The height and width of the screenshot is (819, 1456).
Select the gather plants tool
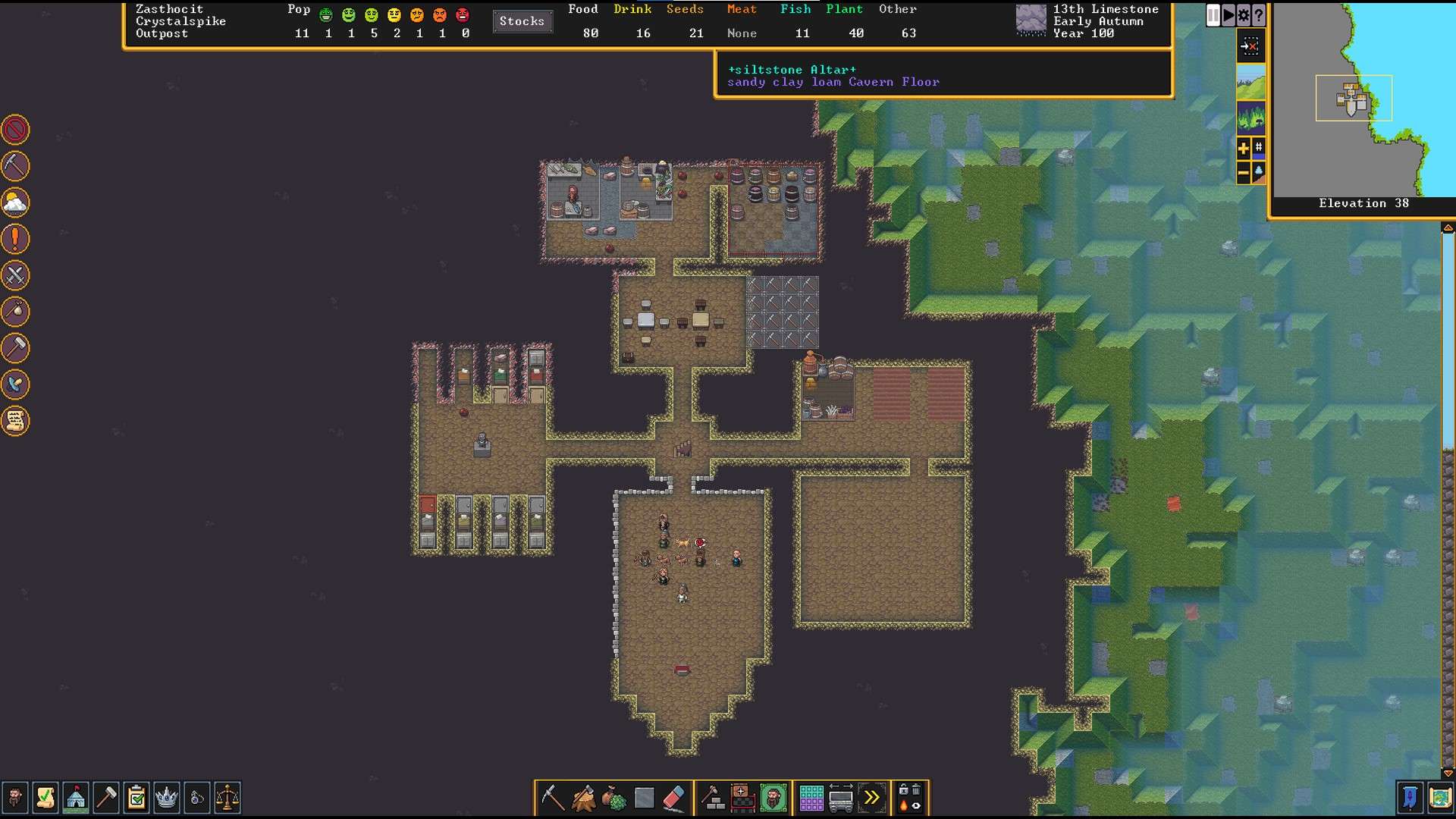[614, 797]
